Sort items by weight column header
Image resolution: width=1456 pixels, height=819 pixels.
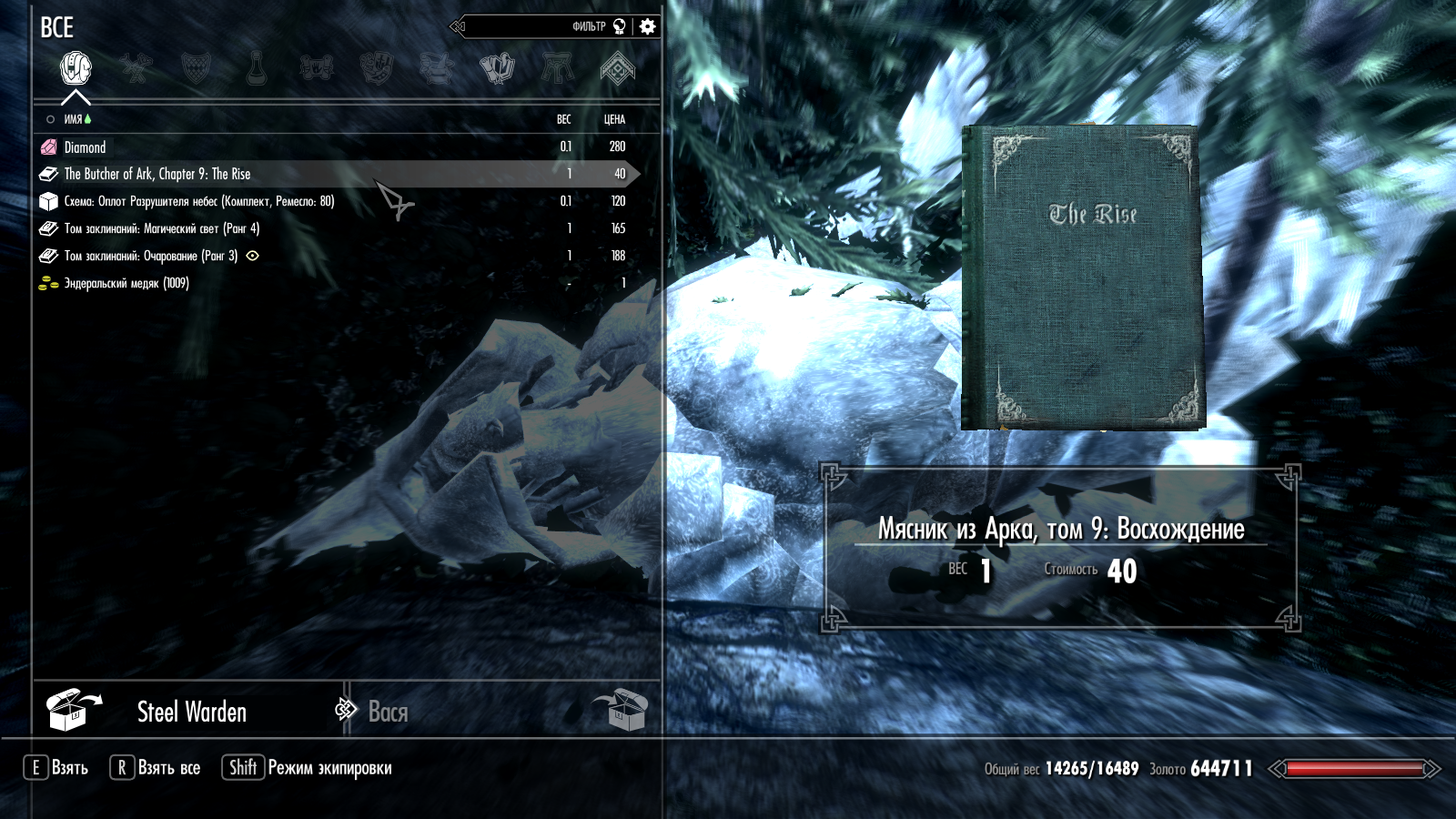coord(564,119)
